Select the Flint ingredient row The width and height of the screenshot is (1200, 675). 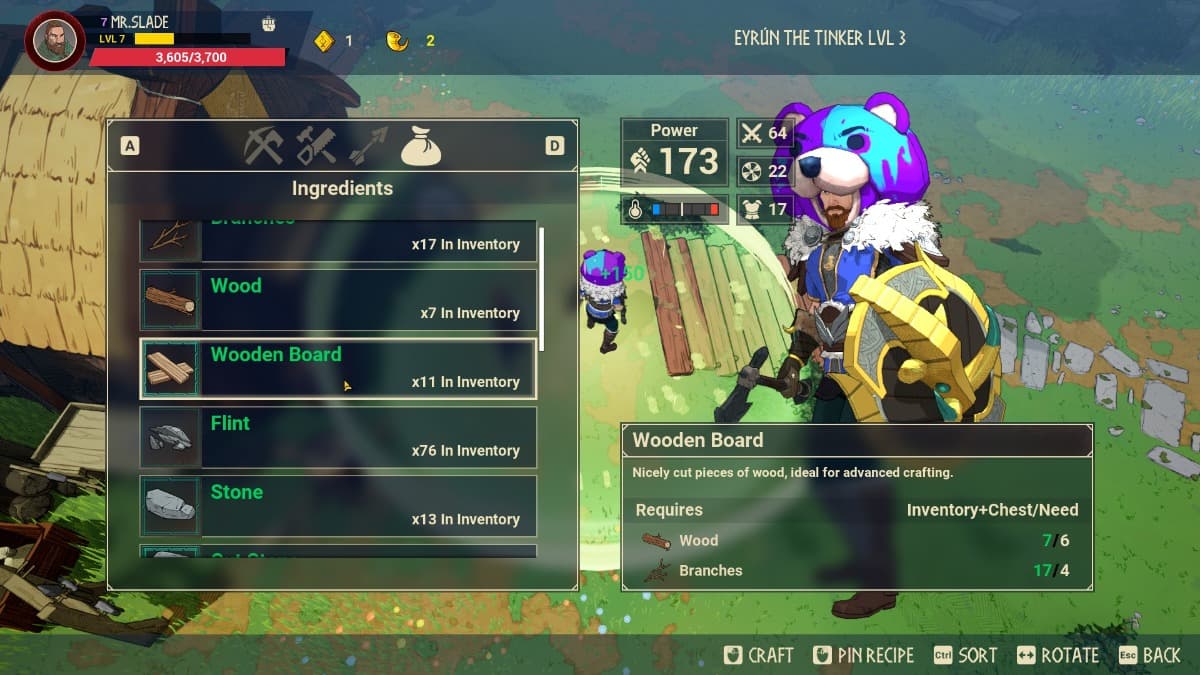click(338, 437)
